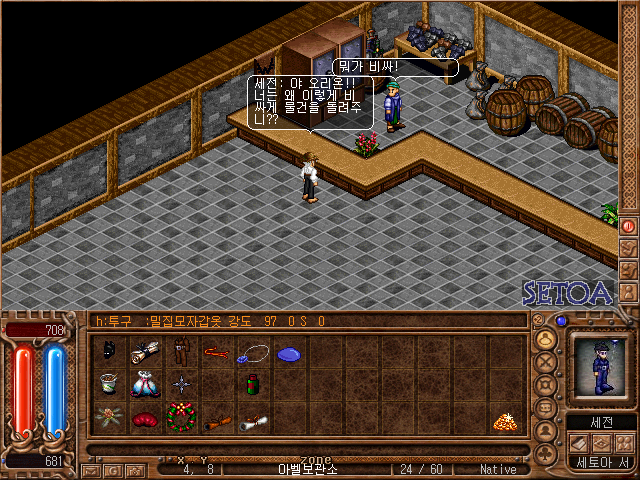This screenshot has height=480, width=640.
Task: Click the red power button on right sidebar
Action: [x=629, y=225]
